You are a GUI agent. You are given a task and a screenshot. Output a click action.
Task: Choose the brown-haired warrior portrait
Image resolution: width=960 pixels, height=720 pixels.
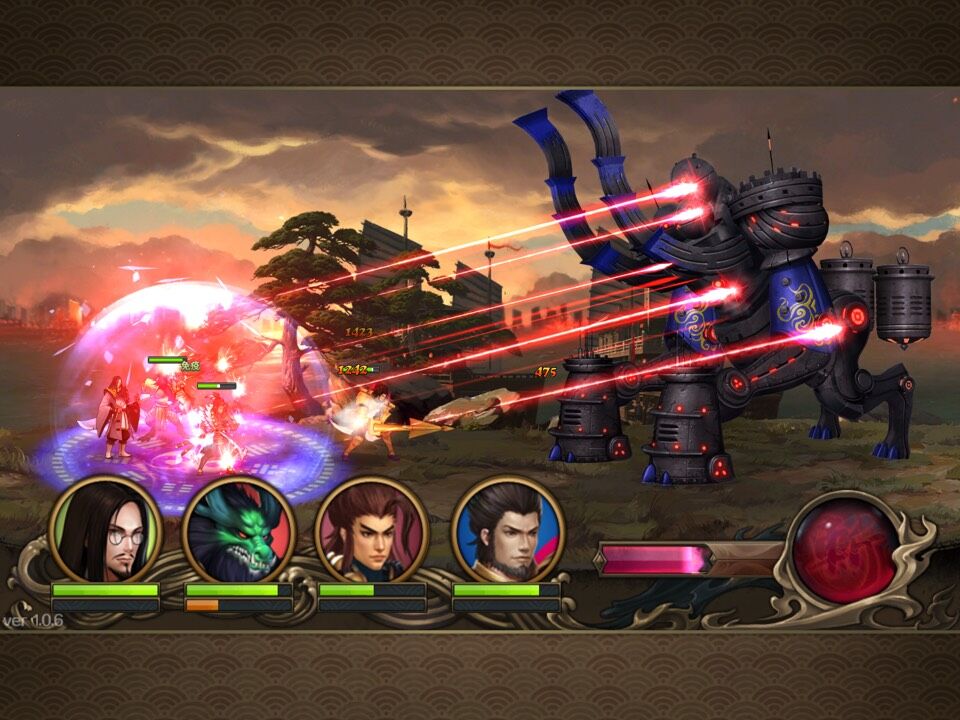[x=372, y=530]
